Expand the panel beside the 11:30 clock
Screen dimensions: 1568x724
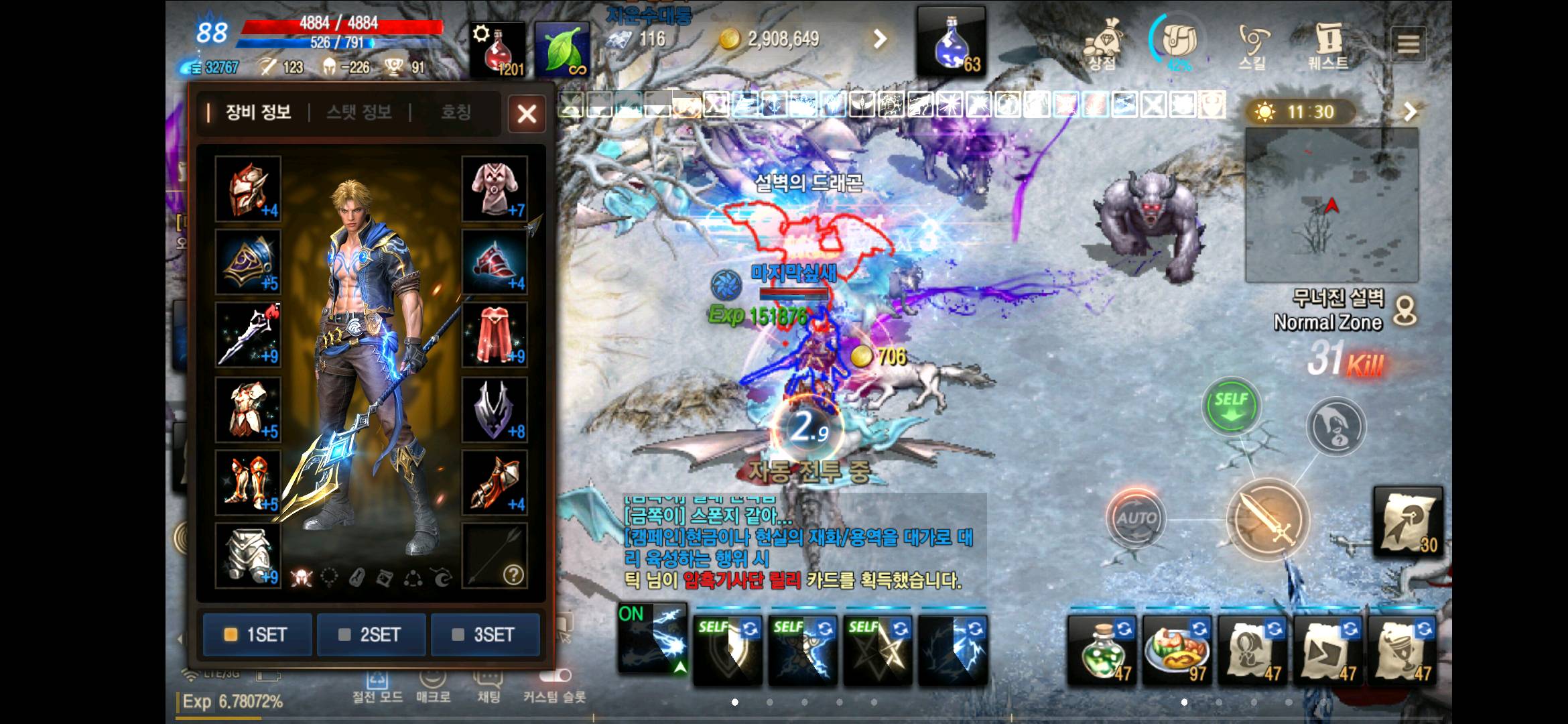(x=1410, y=113)
